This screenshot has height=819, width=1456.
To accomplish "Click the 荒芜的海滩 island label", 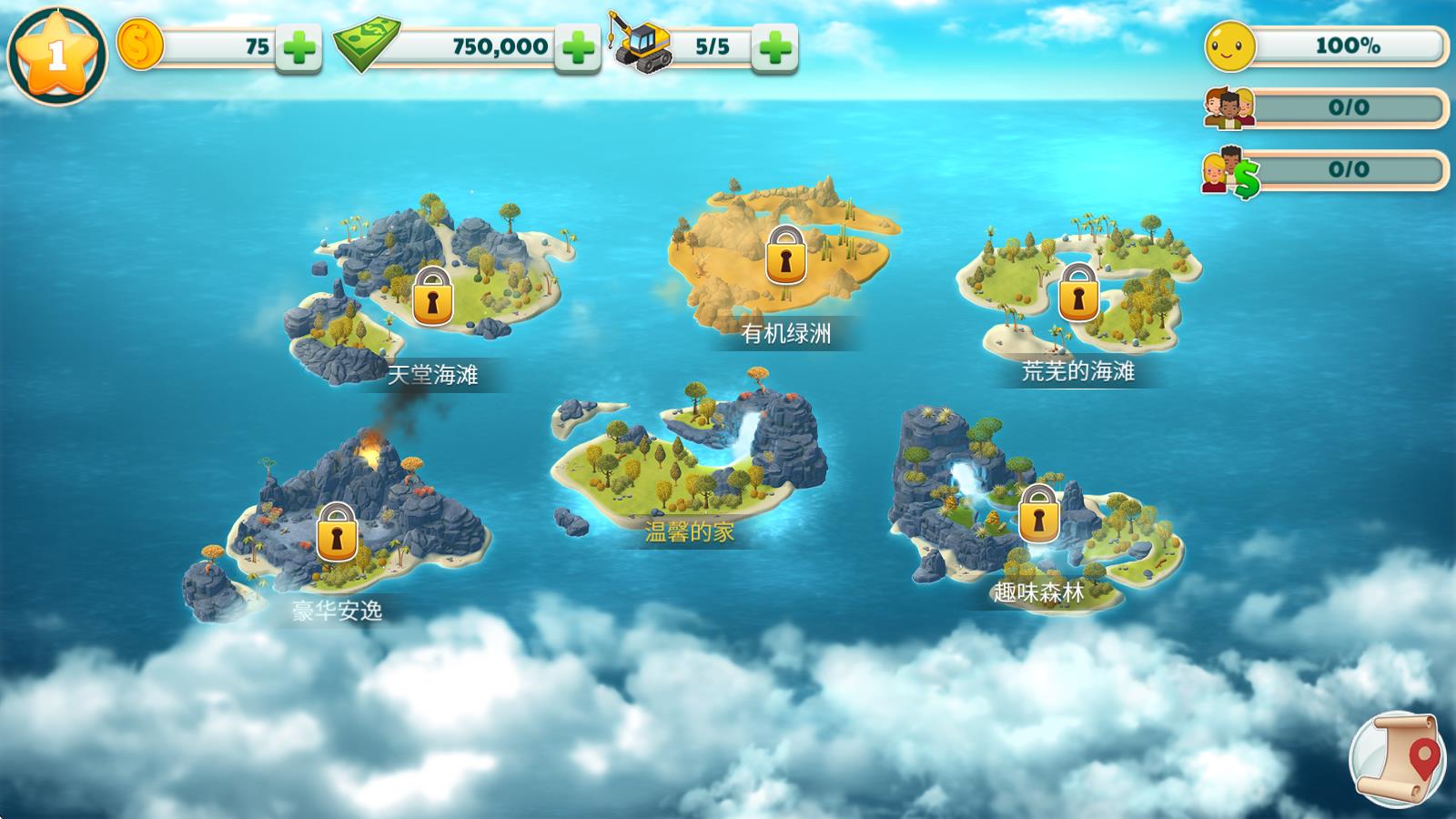I will pyautogui.click(x=1078, y=373).
